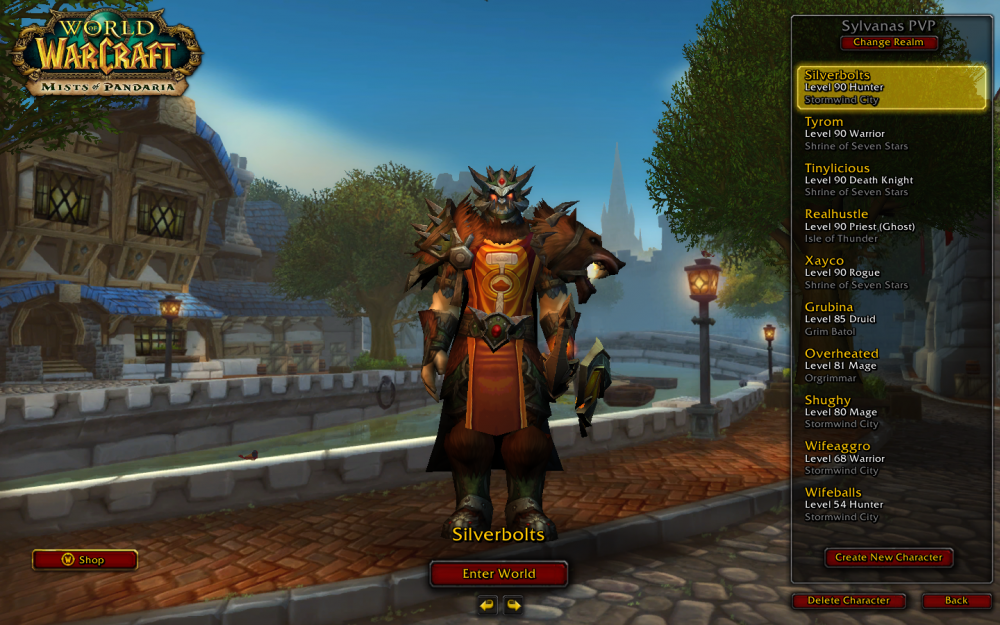Delete the selected character
This screenshot has width=1000, height=625.
coord(848,601)
